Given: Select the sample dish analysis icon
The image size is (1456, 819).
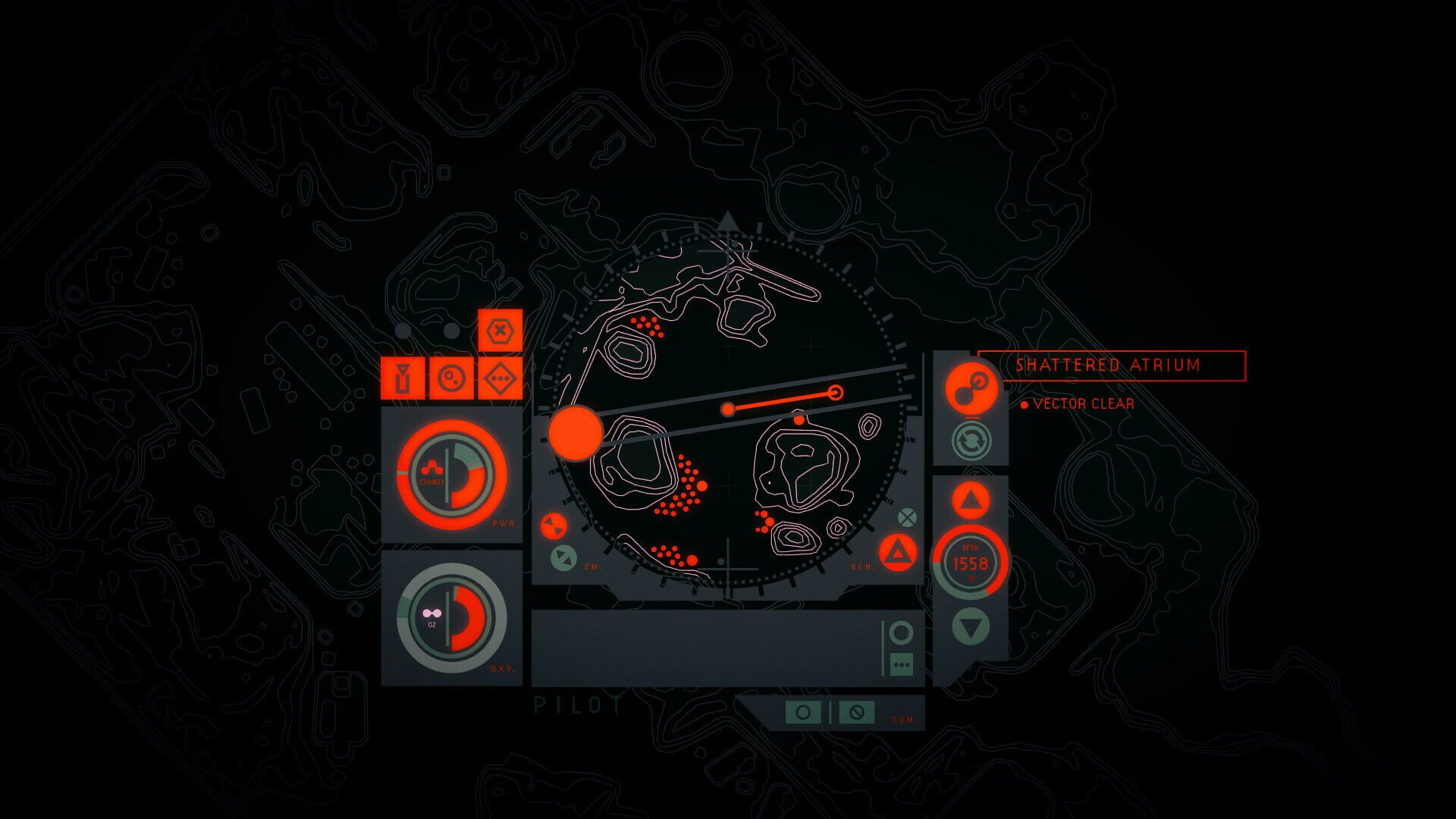Looking at the screenshot, I should (x=451, y=378).
